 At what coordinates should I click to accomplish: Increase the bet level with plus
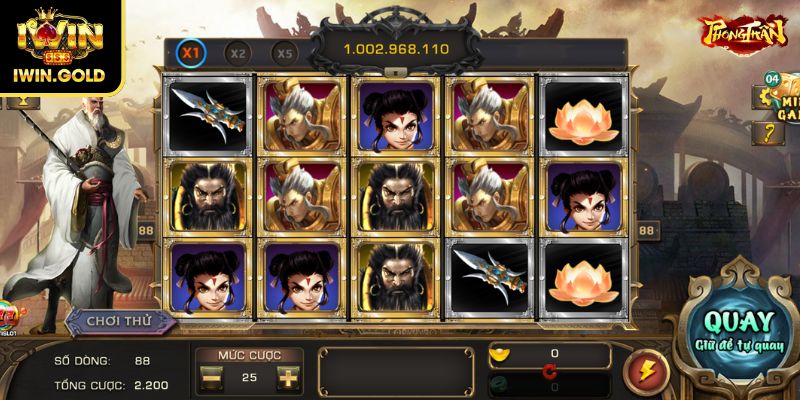287,378
